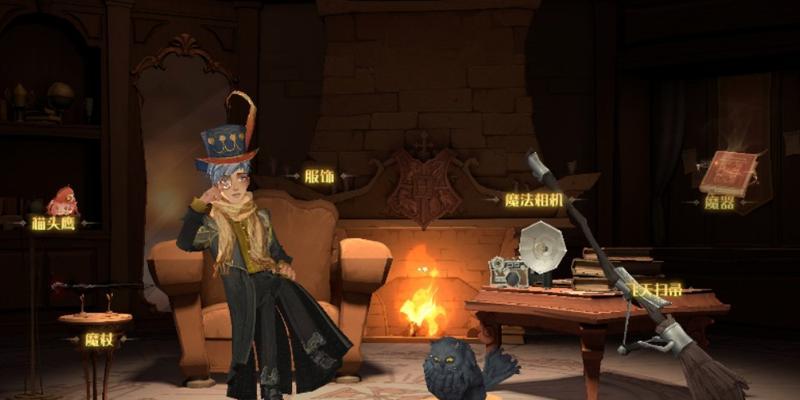The width and height of the screenshot is (800, 400).
Task: Open the 魔杖 (Wand) customization label
Action: point(98,340)
